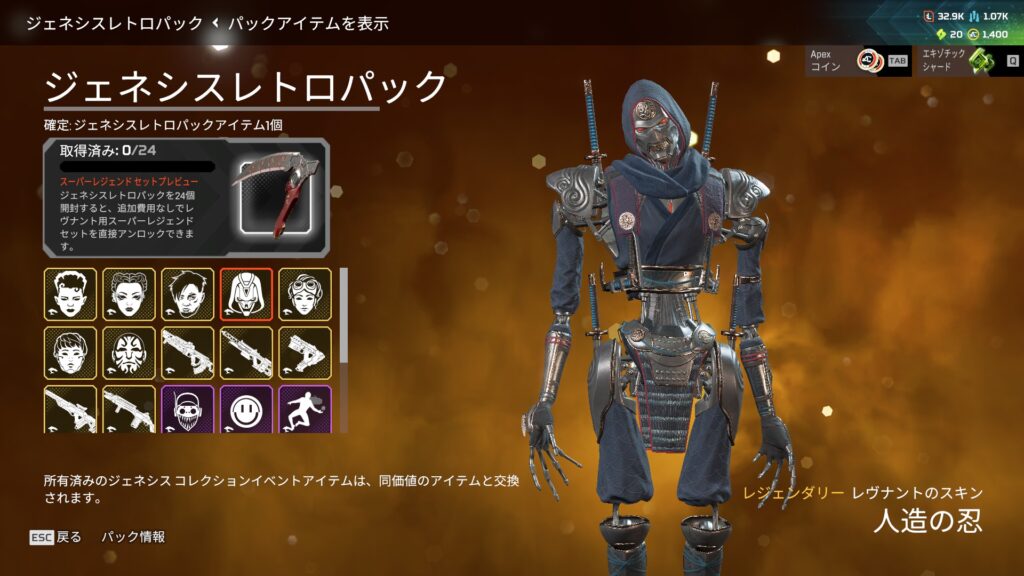1024x576 pixels.
Task: Go back with the 戻る button
Action: tap(57, 537)
